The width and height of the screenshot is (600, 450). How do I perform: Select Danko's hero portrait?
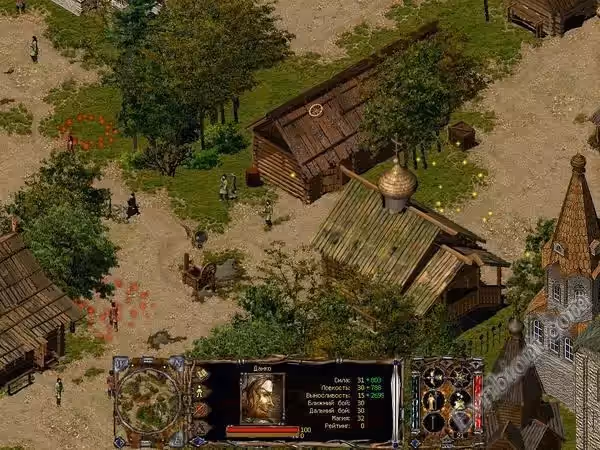[262, 397]
